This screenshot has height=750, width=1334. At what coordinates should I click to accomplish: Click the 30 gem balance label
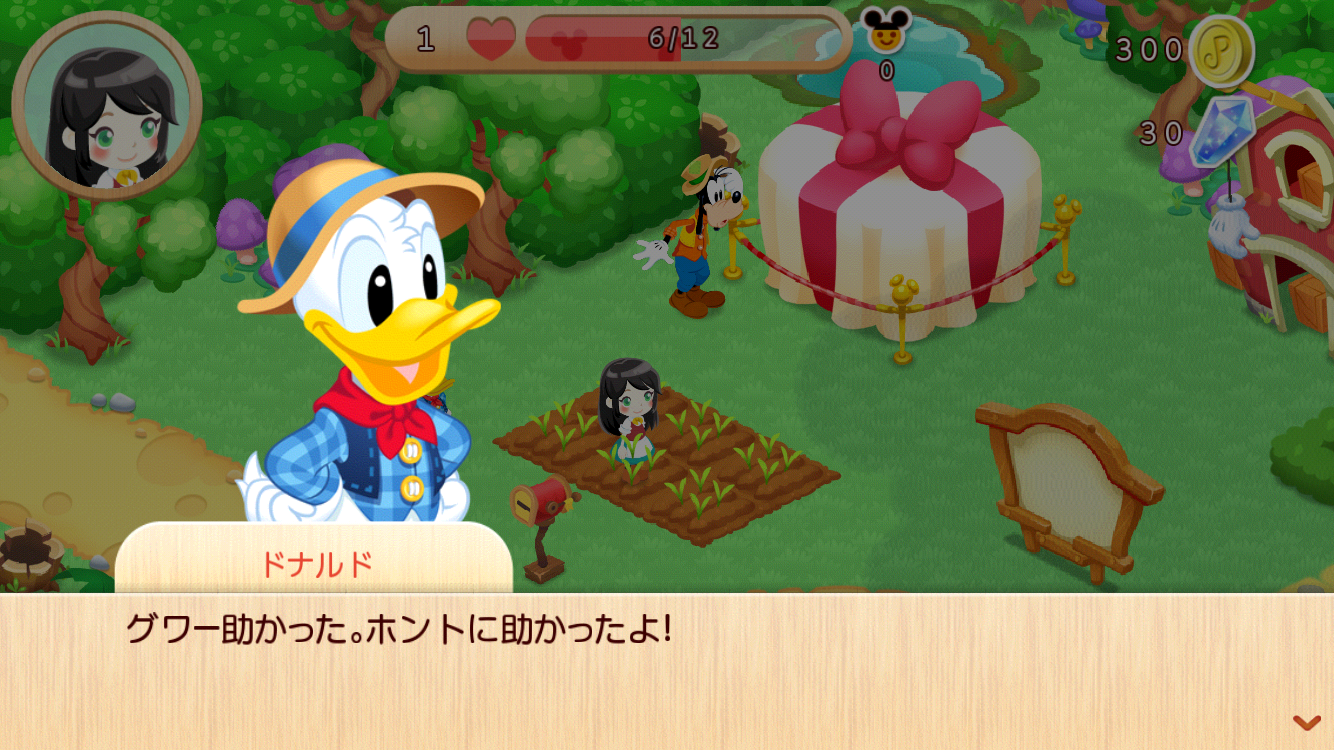(1160, 128)
